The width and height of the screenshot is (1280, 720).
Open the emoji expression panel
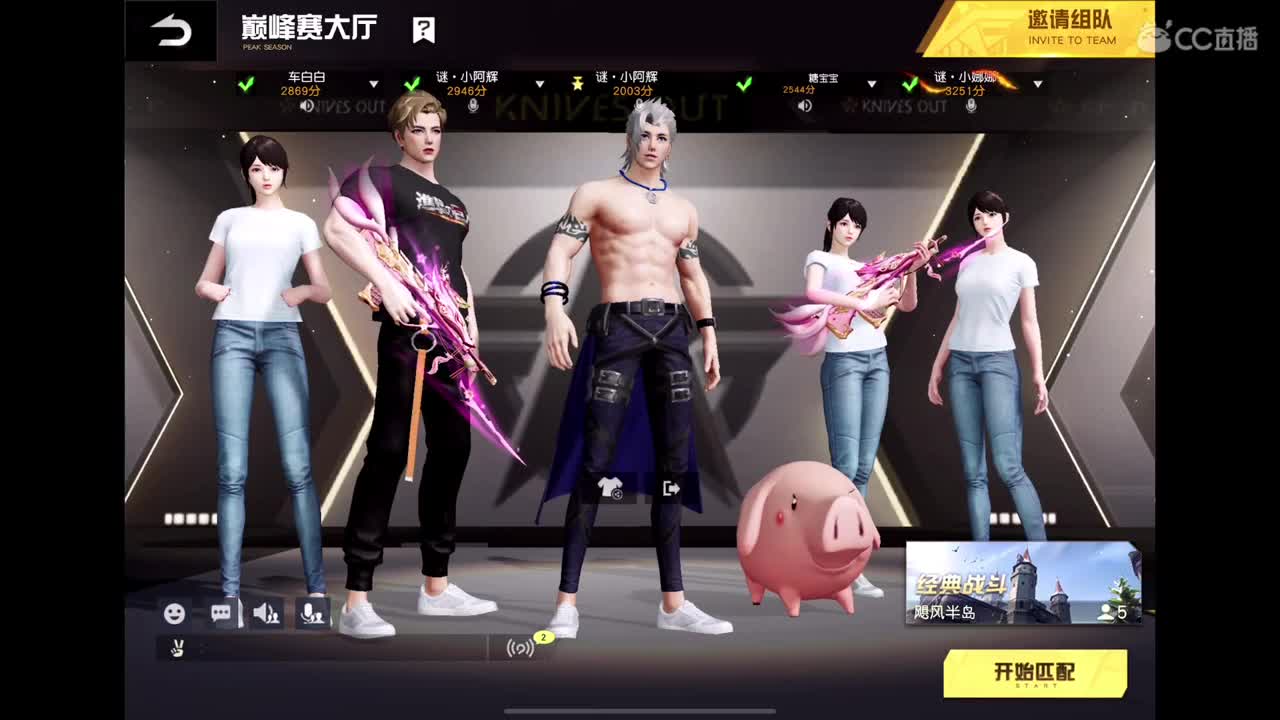pos(175,610)
